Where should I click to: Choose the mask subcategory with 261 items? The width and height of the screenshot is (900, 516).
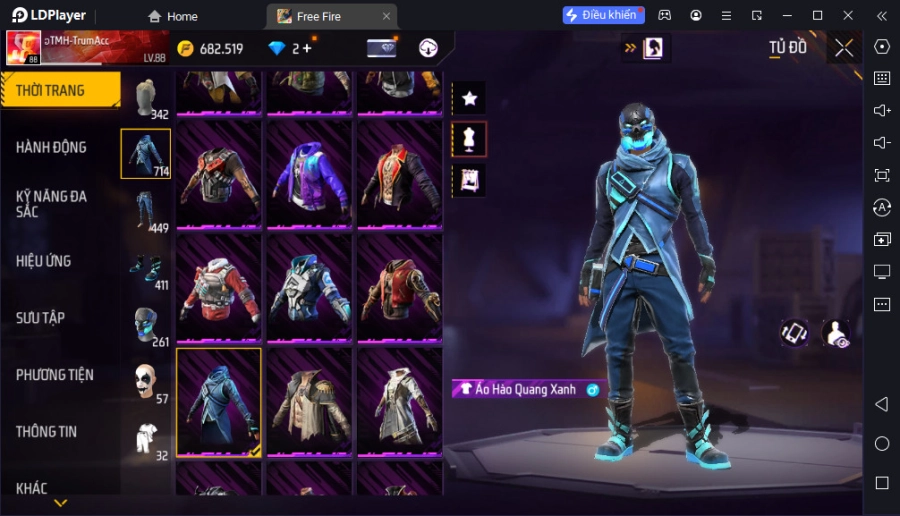[x=146, y=325]
